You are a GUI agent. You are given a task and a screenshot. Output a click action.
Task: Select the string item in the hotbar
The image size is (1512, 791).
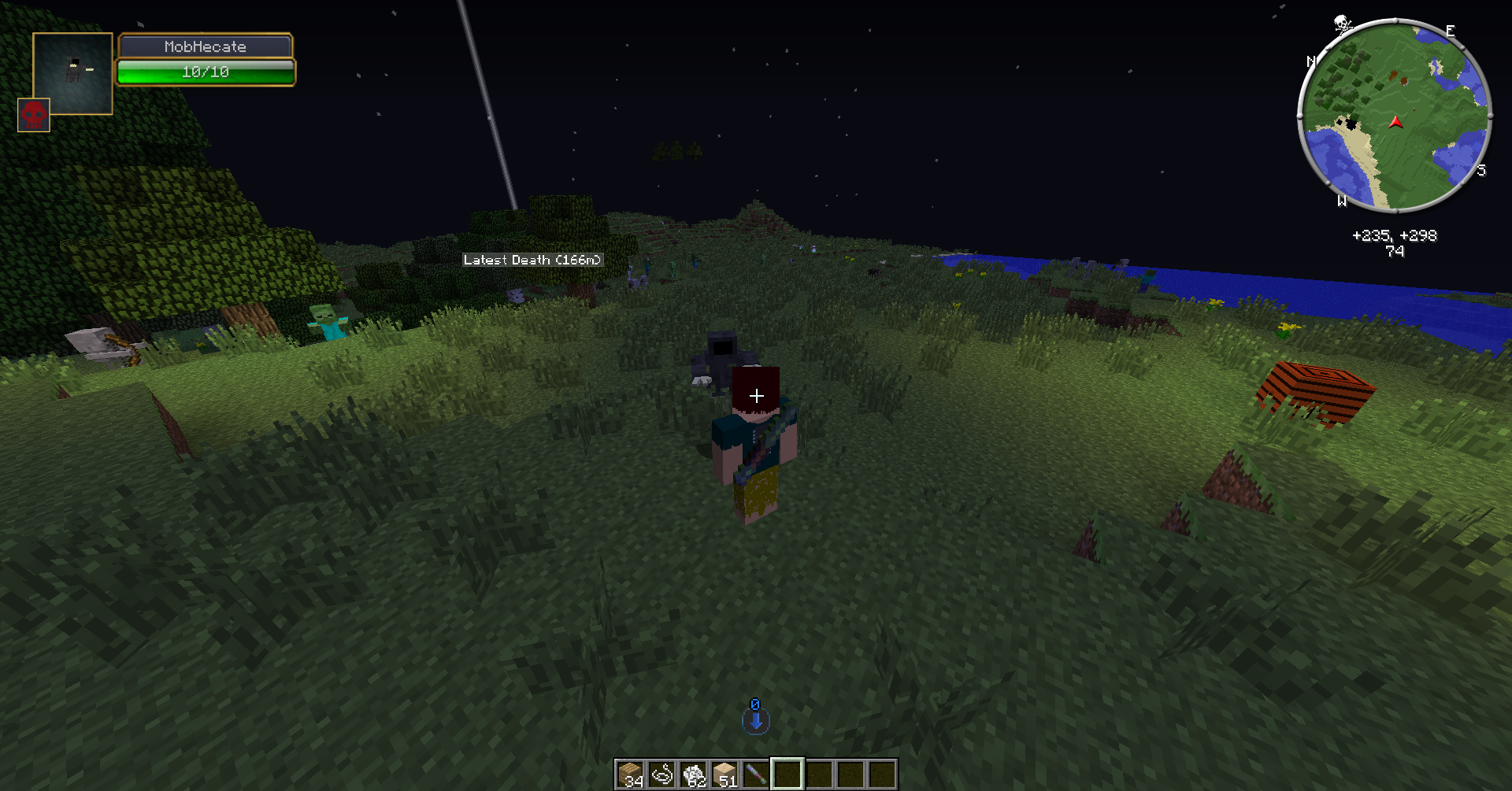coord(661,774)
